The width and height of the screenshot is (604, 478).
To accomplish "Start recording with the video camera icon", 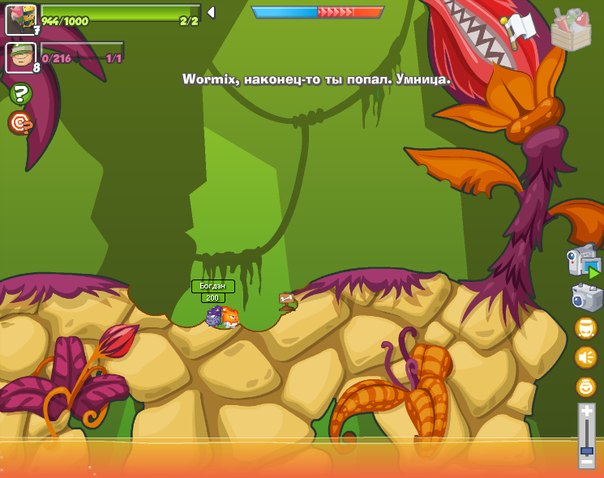I will 583,261.
